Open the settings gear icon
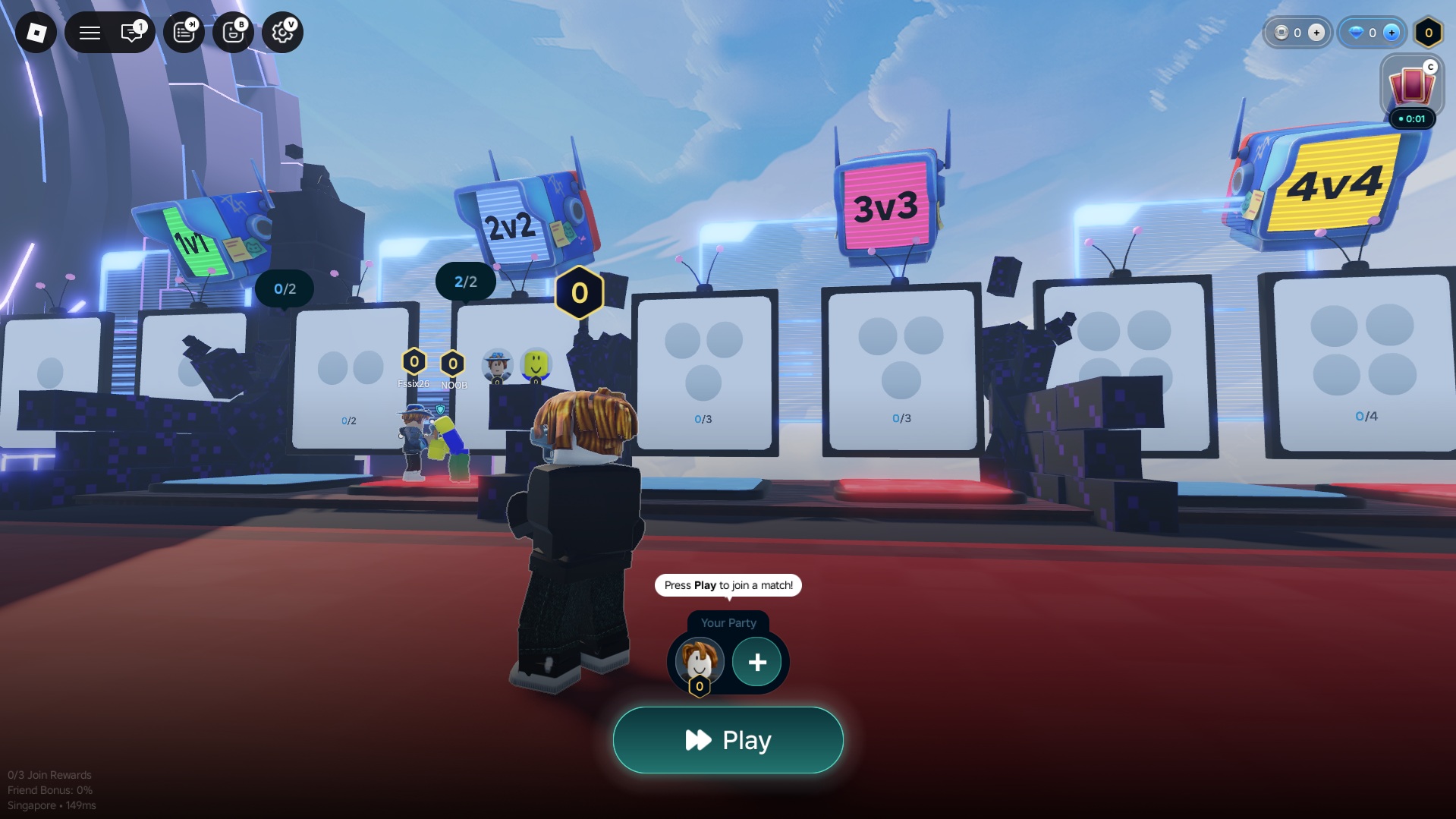Viewport: 1456px width, 819px height. [x=281, y=32]
